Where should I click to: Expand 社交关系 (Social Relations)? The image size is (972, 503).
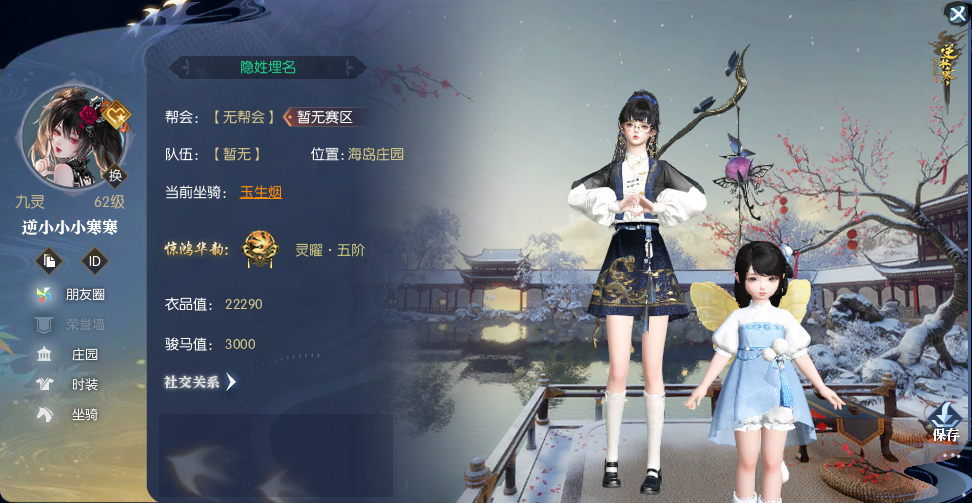pyautogui.click(x=200, y=381)
